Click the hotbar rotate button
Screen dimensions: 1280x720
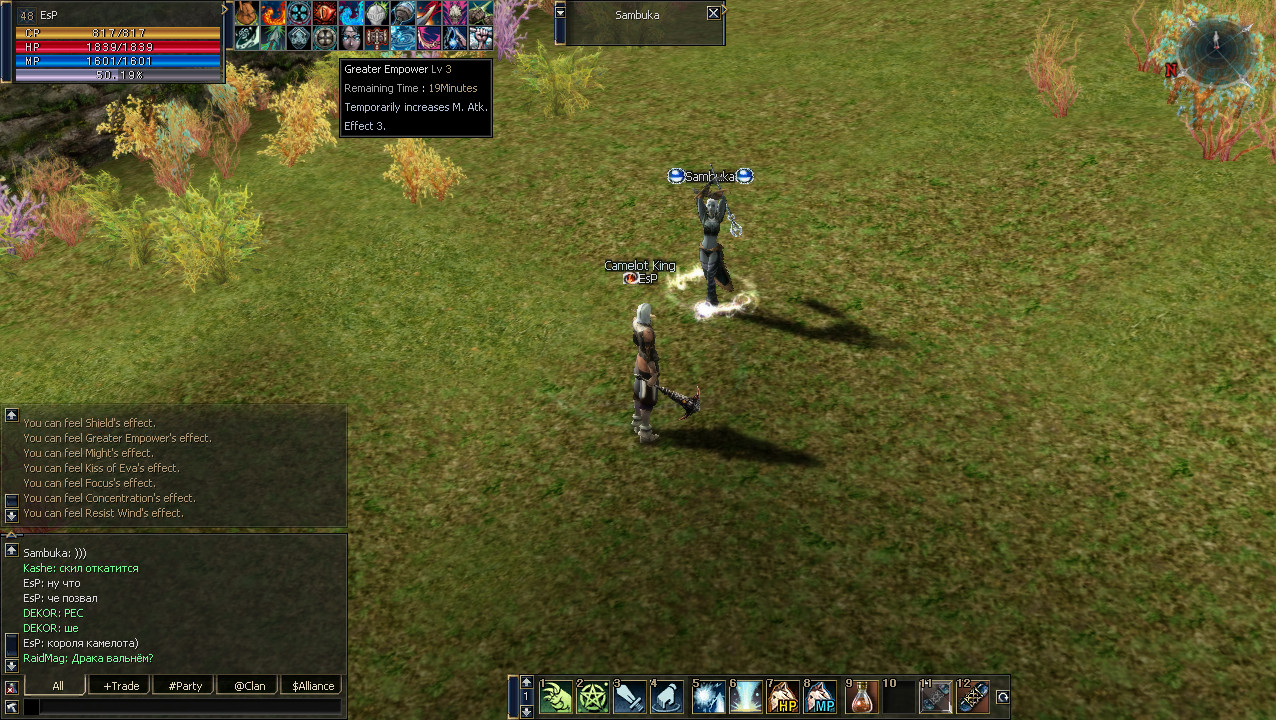click(x=1003, y=697)
